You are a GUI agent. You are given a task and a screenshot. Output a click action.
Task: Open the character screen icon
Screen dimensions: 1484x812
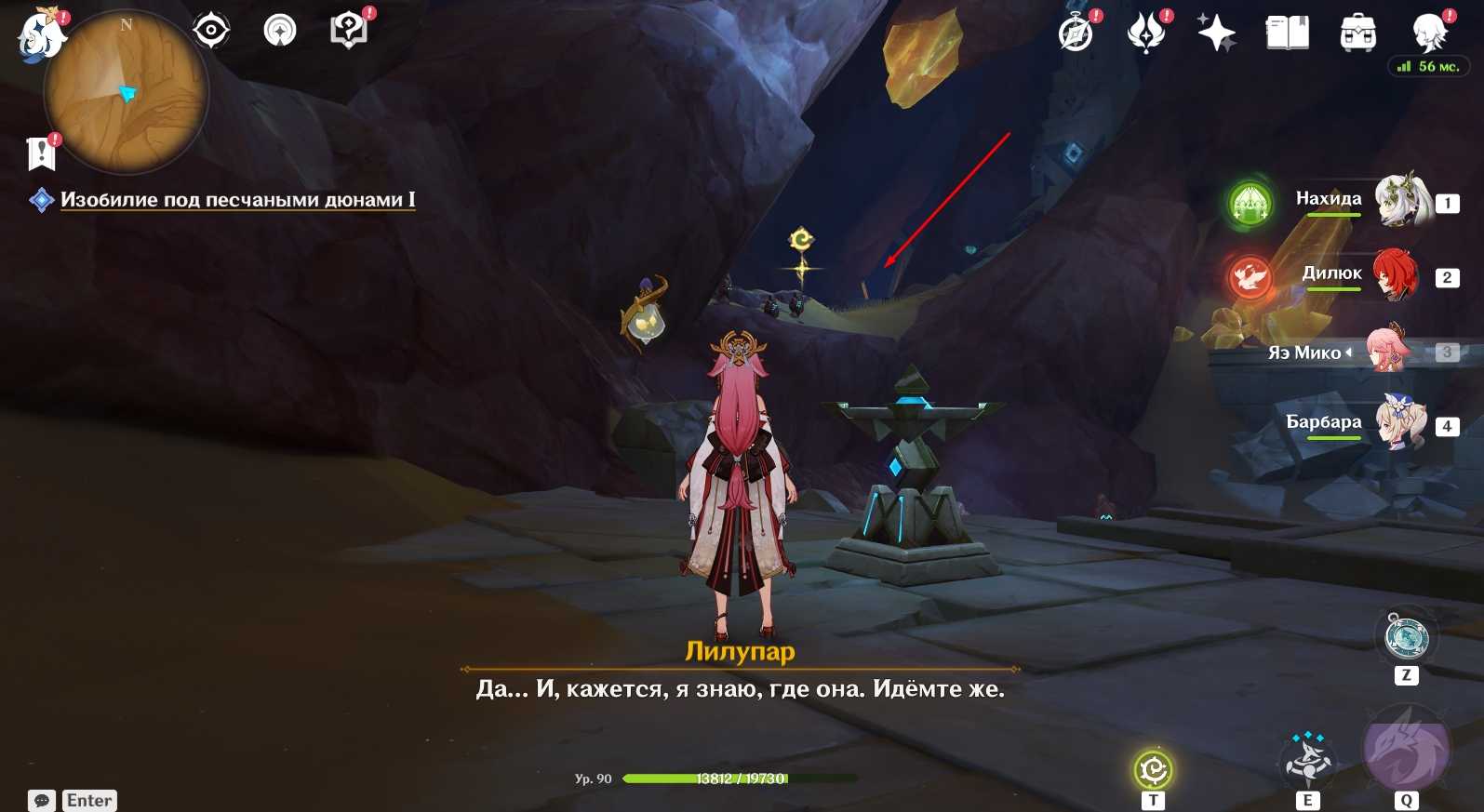(x=1428, y=34)
